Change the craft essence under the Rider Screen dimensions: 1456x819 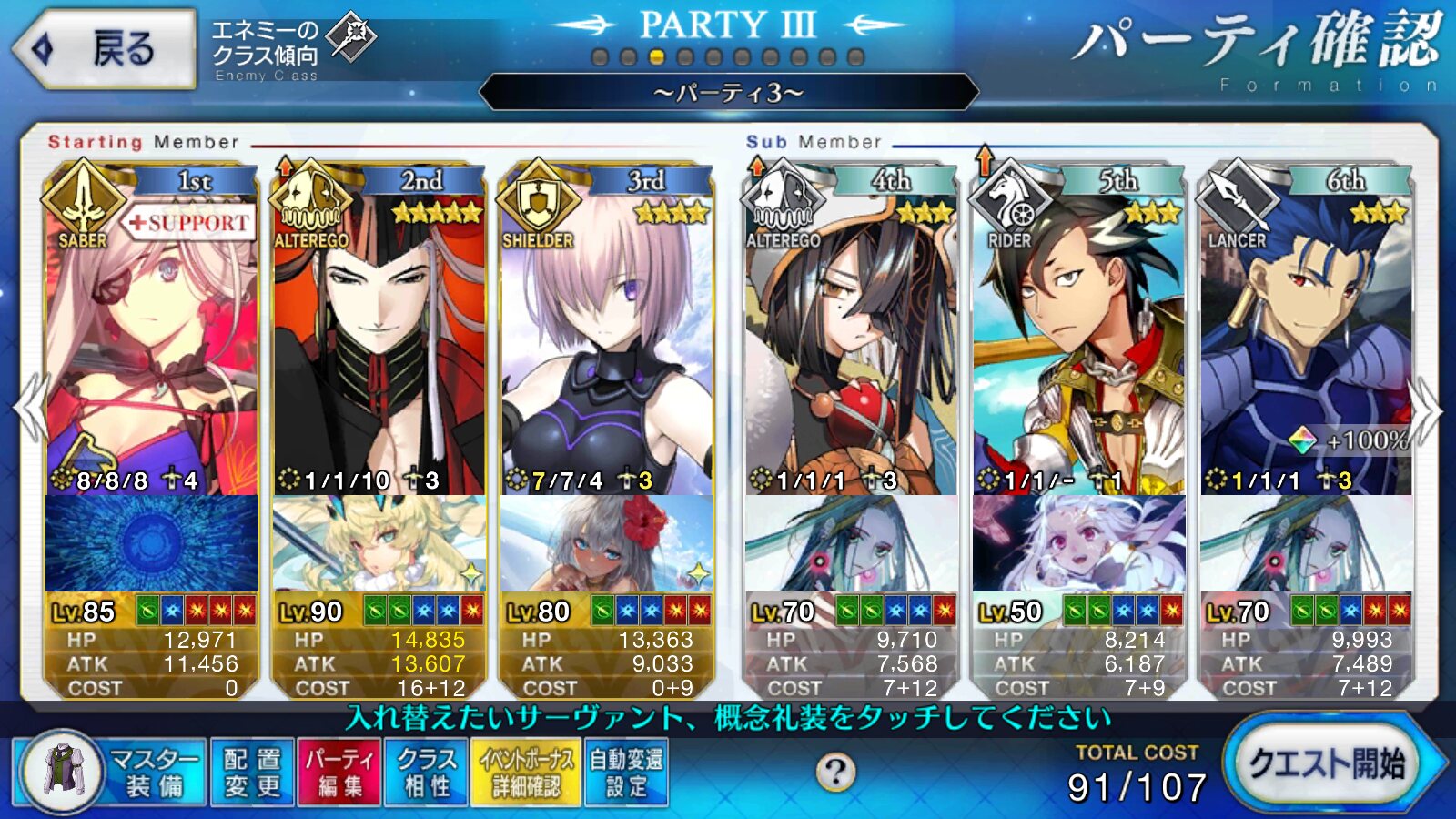(1078, 543)
